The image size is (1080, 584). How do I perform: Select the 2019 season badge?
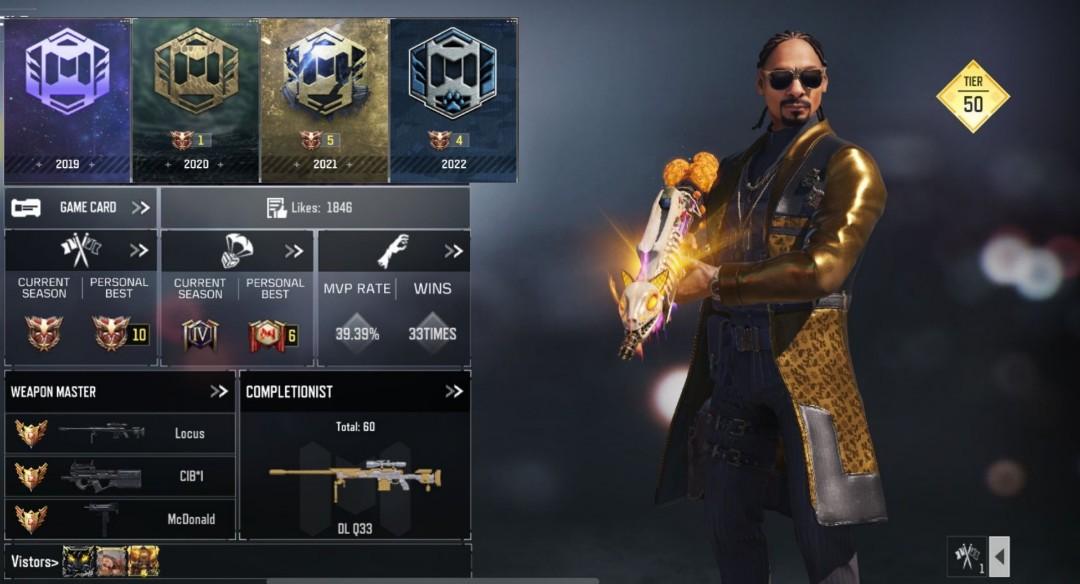67,100
